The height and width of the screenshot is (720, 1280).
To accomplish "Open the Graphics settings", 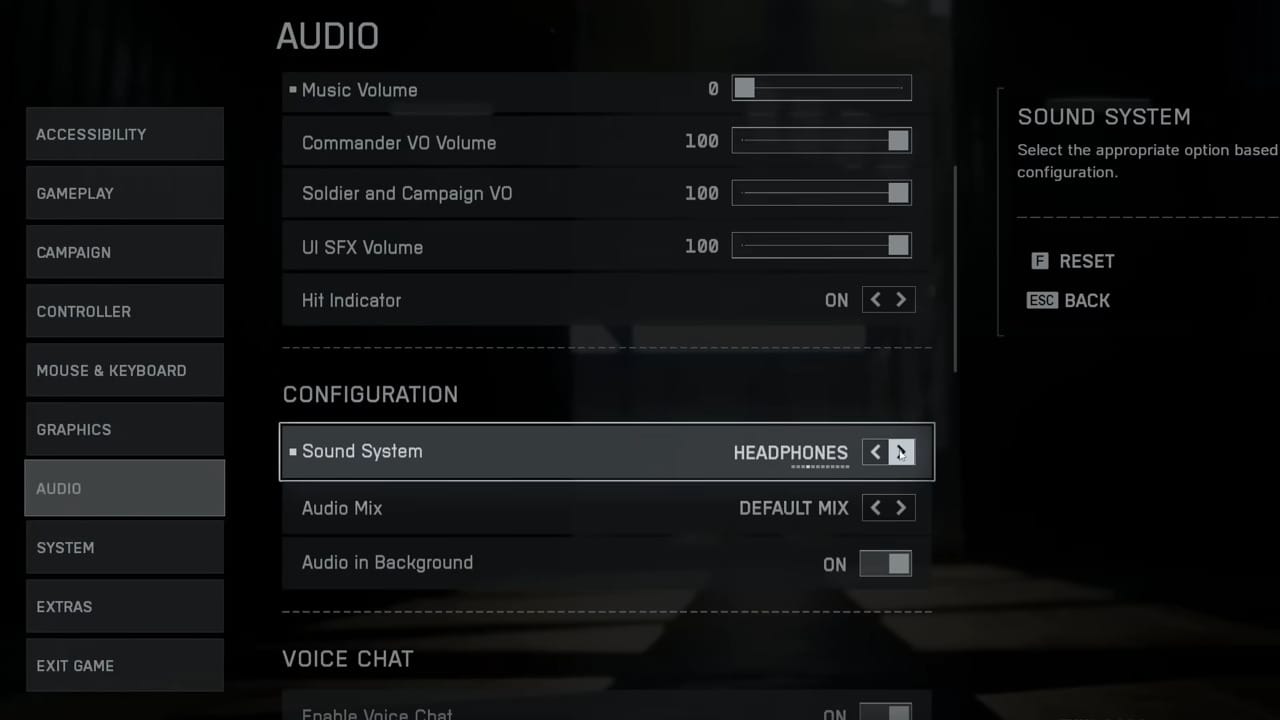I will click(124, 429).
